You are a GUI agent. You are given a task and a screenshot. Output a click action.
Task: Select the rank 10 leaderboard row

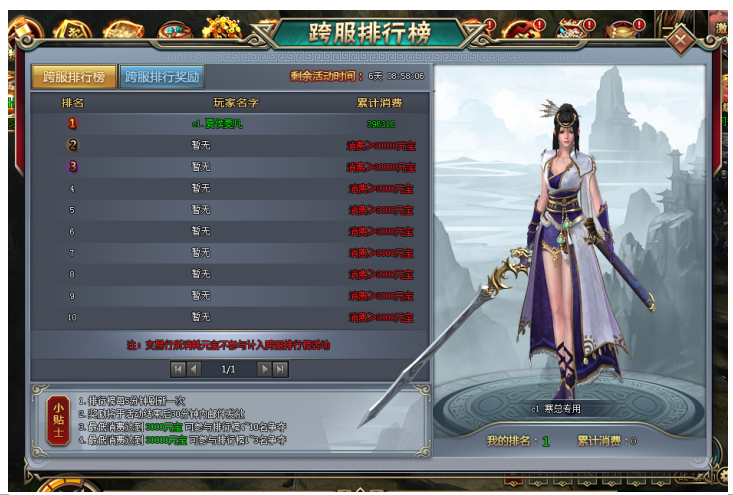tap(230, 317)
